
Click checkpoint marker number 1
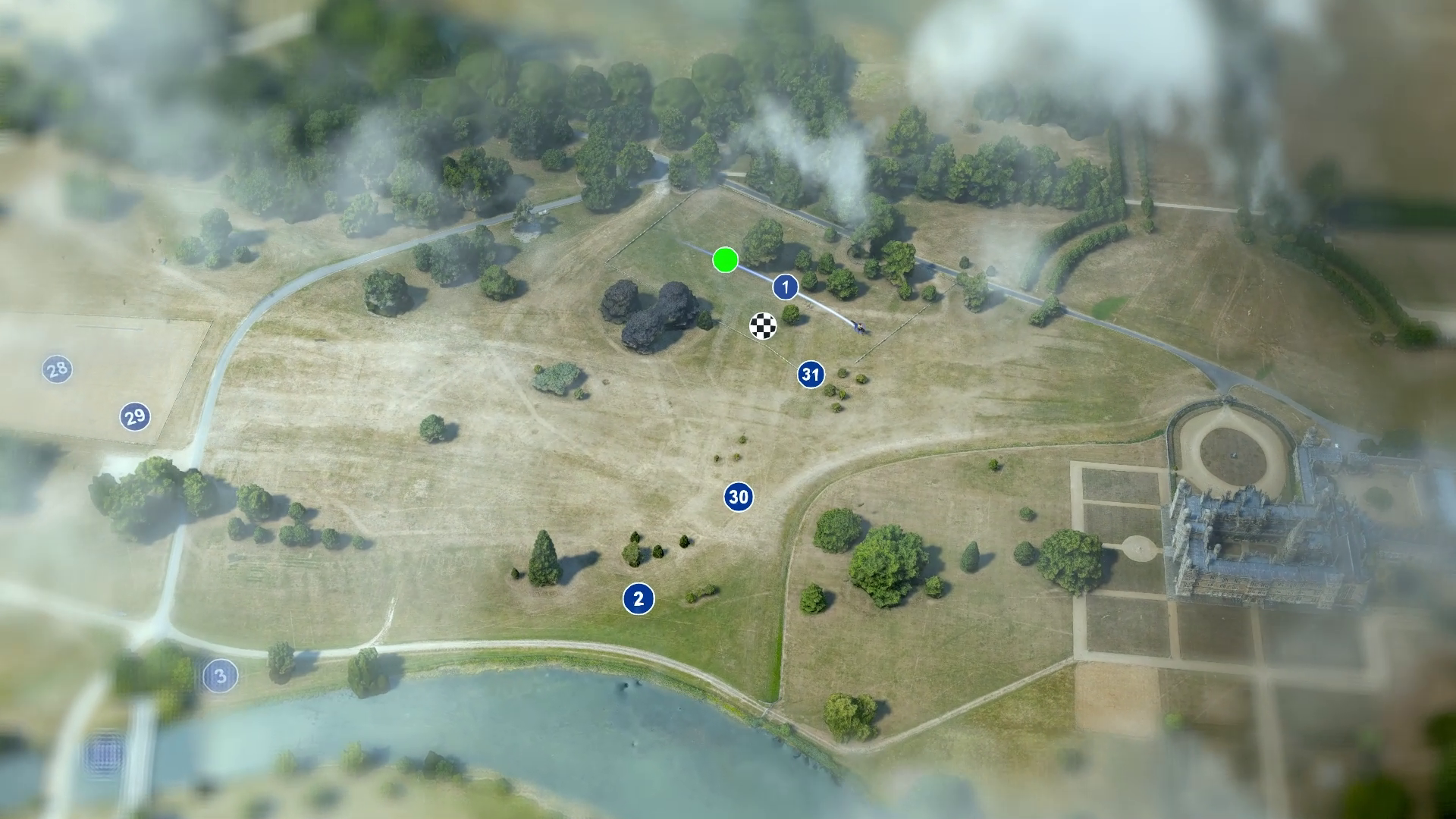[786, 287]
